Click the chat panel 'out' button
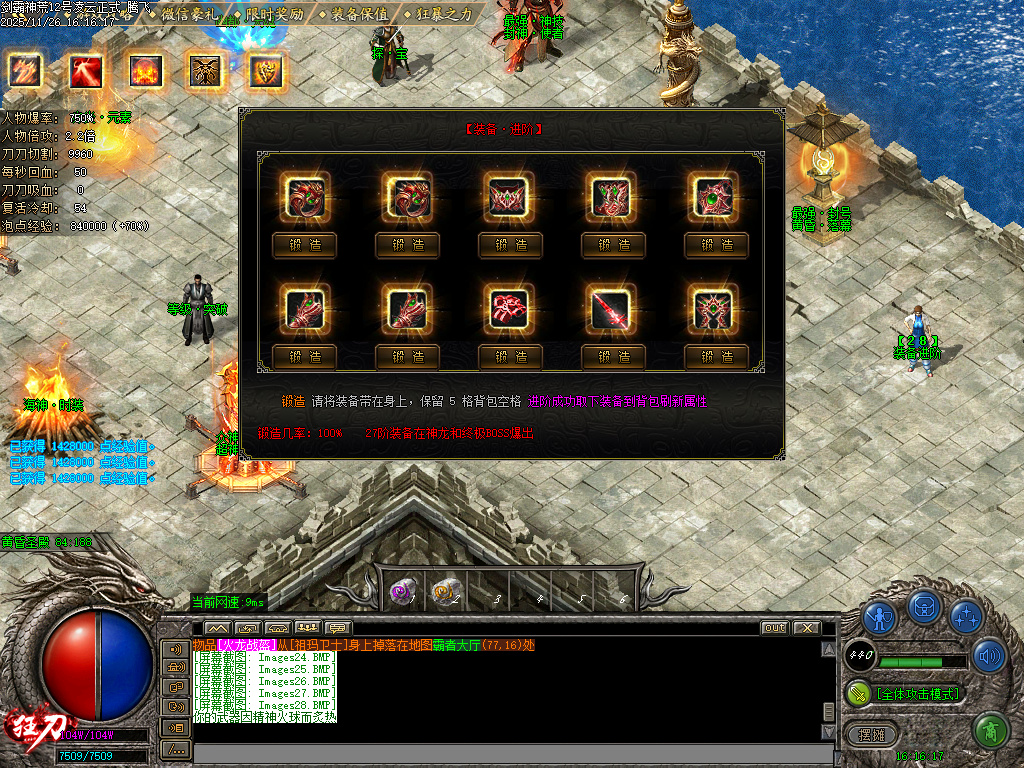The image size is (1024, 768). pos(774,628)
